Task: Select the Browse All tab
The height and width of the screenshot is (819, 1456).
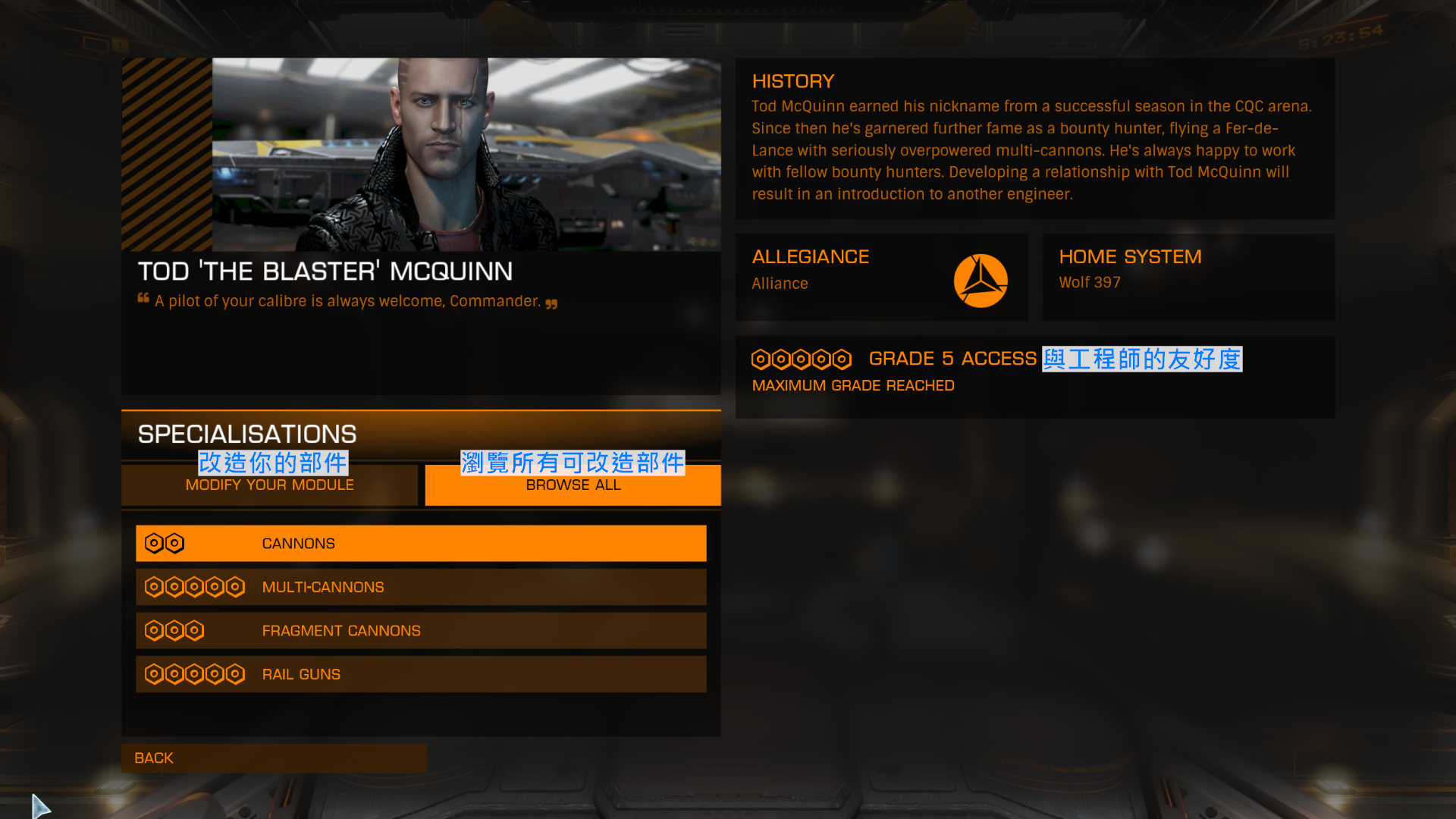Action: pyautogui.click(x=573, y=485)
